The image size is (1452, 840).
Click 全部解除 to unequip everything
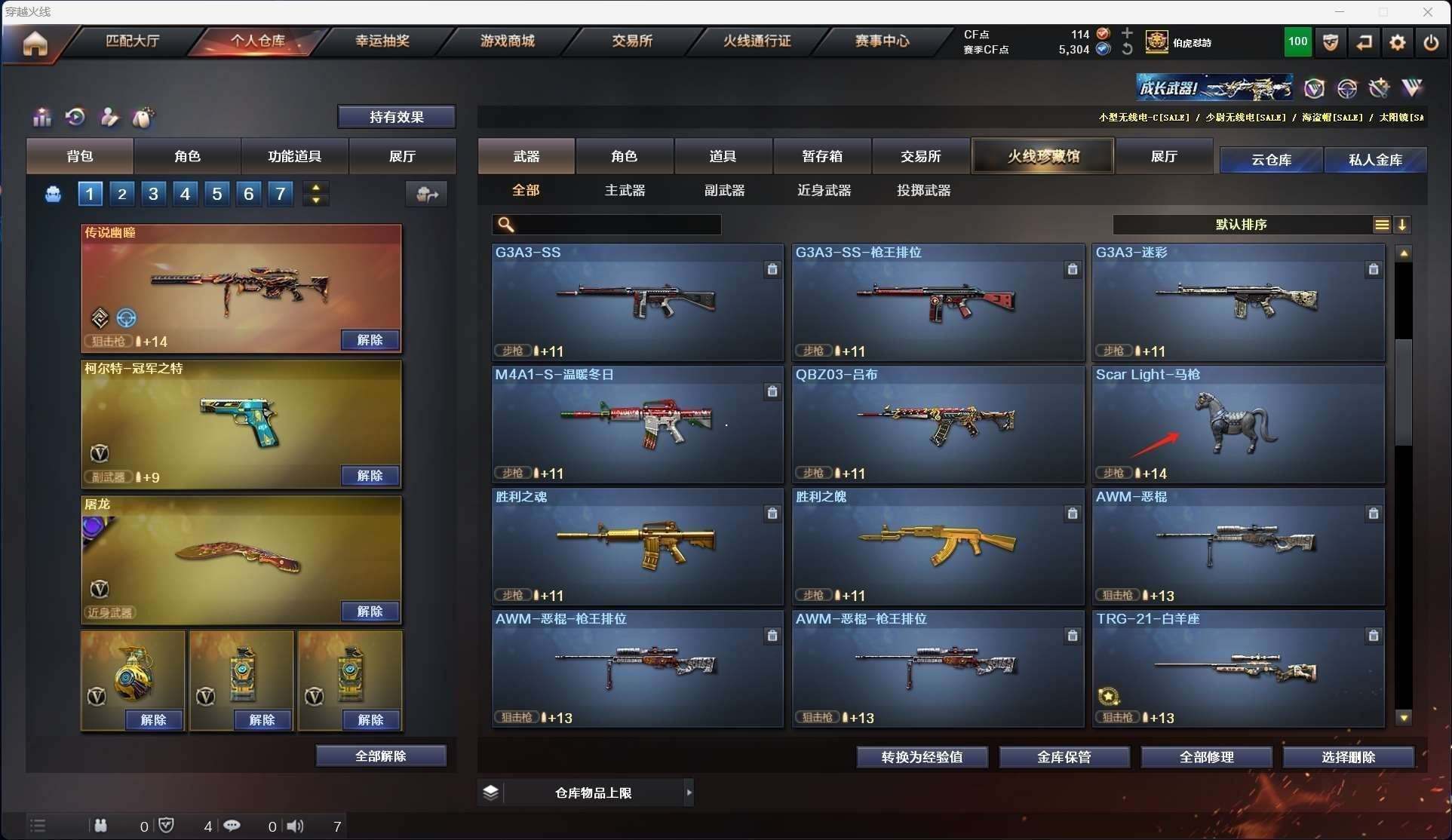pyautogui.click(x=381, y=756)
